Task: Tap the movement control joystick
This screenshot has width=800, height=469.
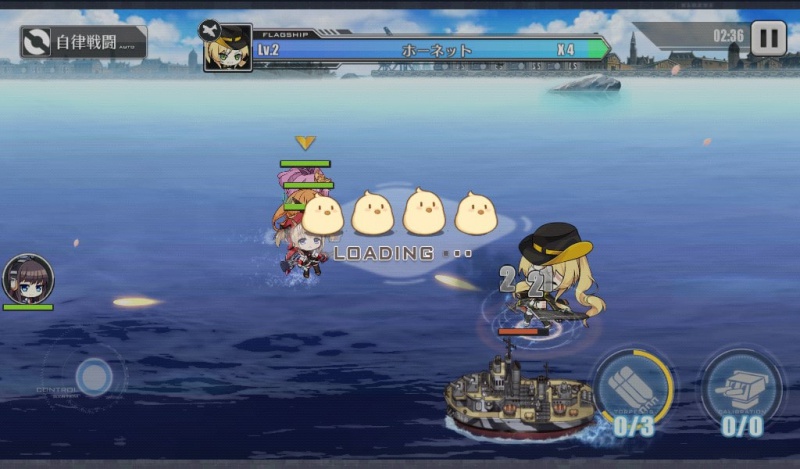Action: (94, 377)
